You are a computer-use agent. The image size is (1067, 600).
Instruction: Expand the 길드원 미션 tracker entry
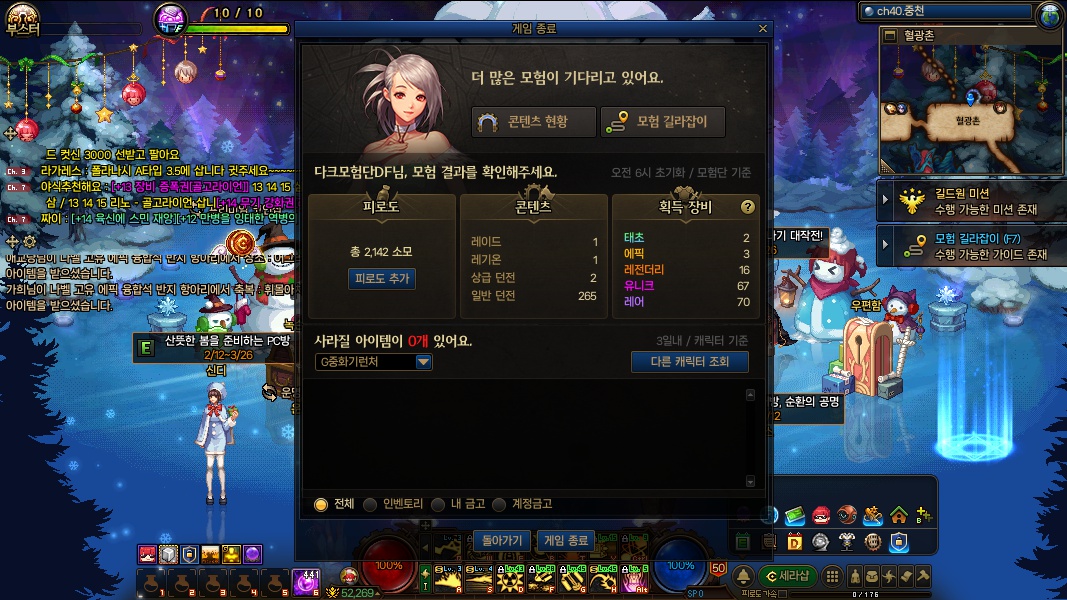[x=886, y=202]
